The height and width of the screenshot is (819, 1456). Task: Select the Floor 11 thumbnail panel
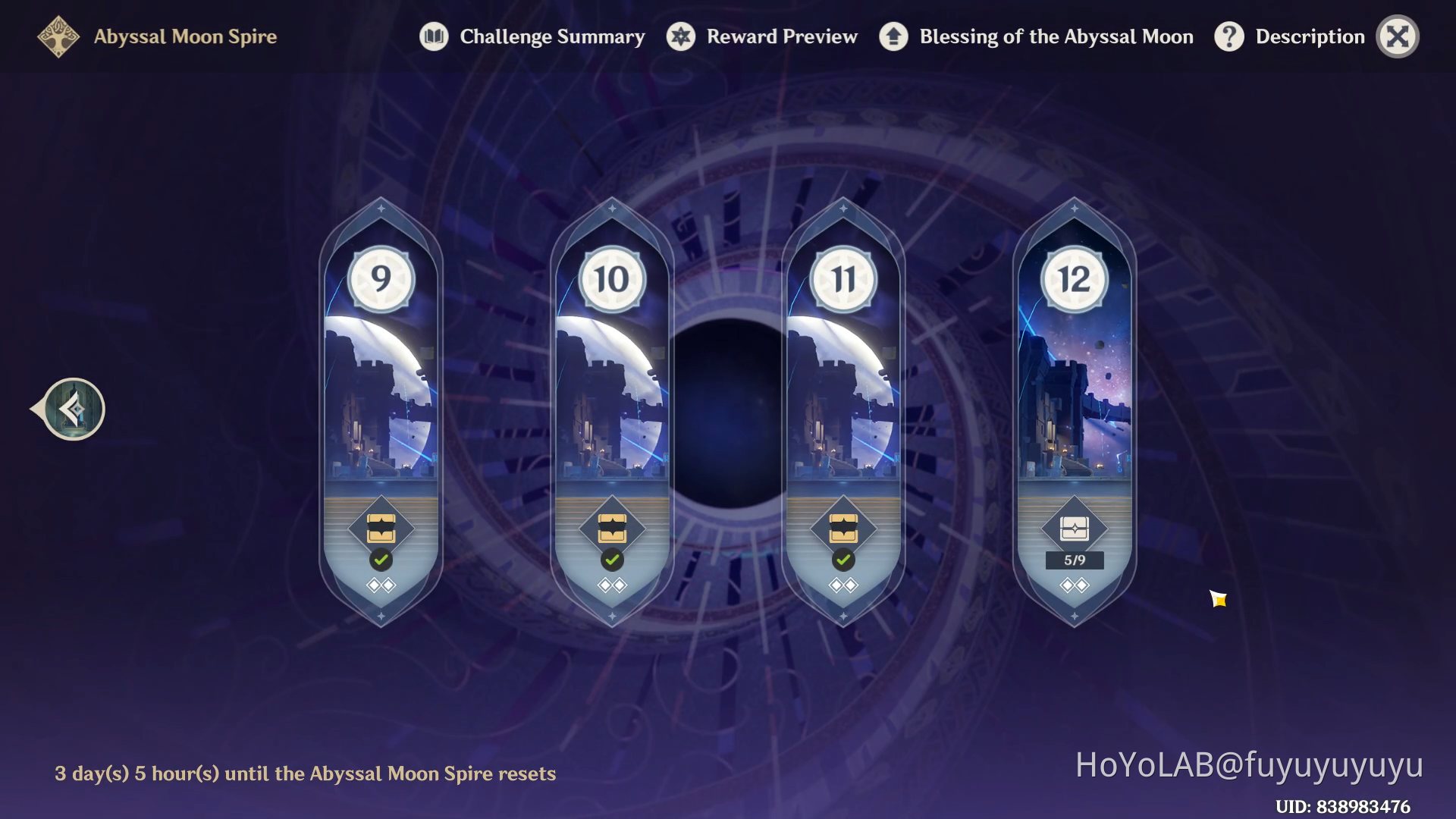[x=843, y=394]
